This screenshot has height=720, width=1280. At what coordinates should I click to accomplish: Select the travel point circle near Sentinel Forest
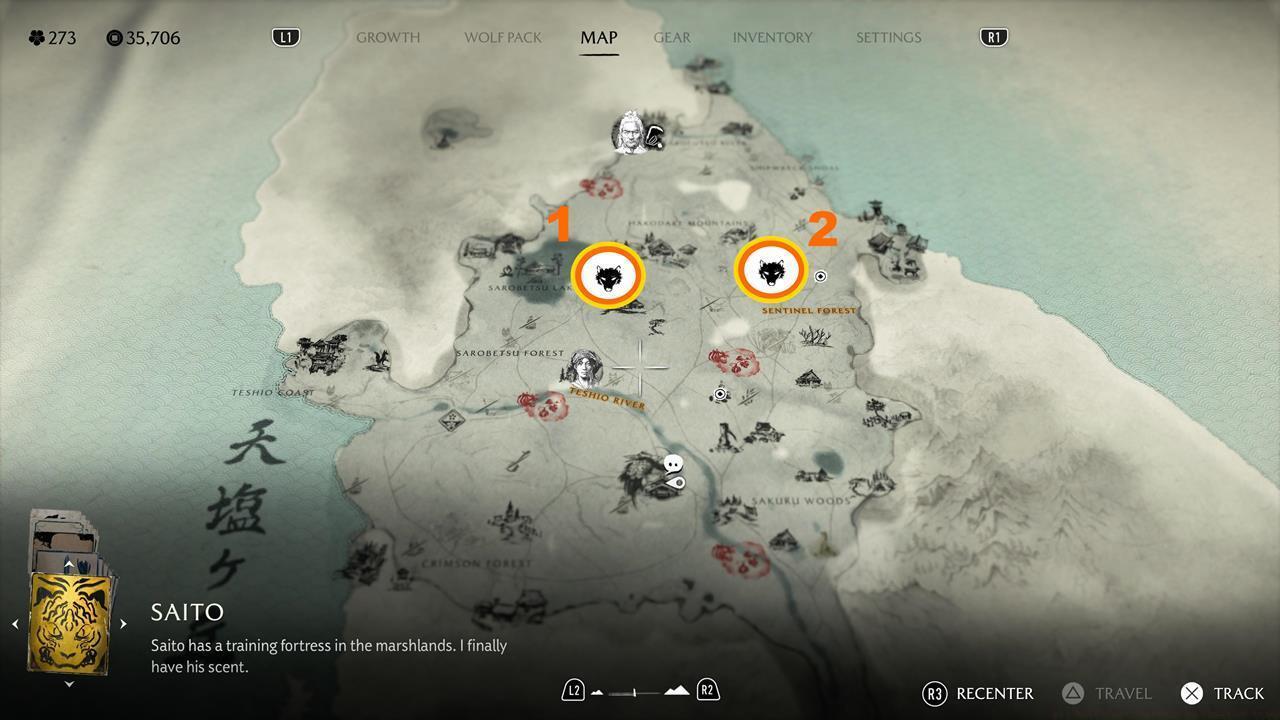click(x=820, y=276)
